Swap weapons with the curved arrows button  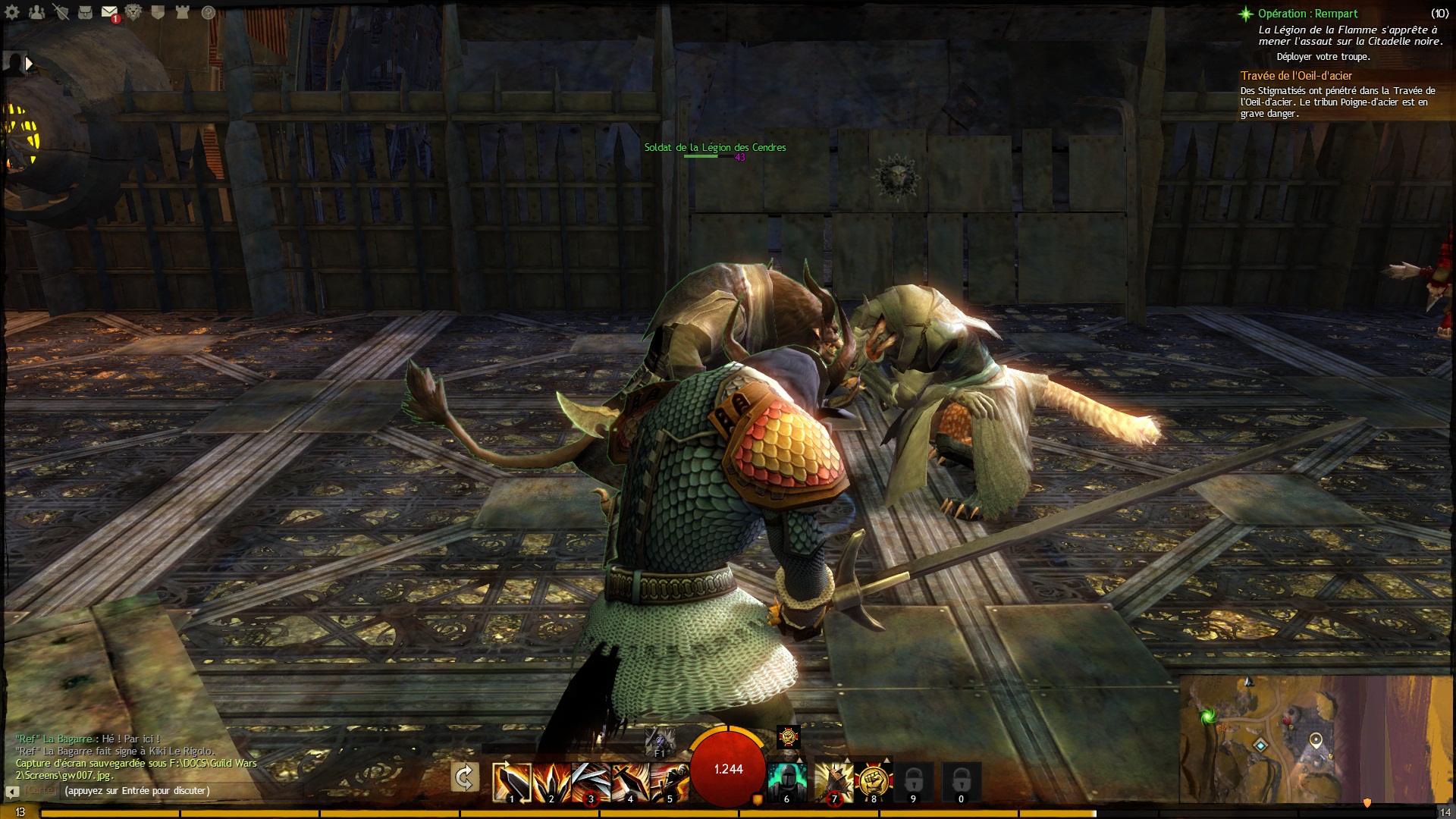click(464, 778)
